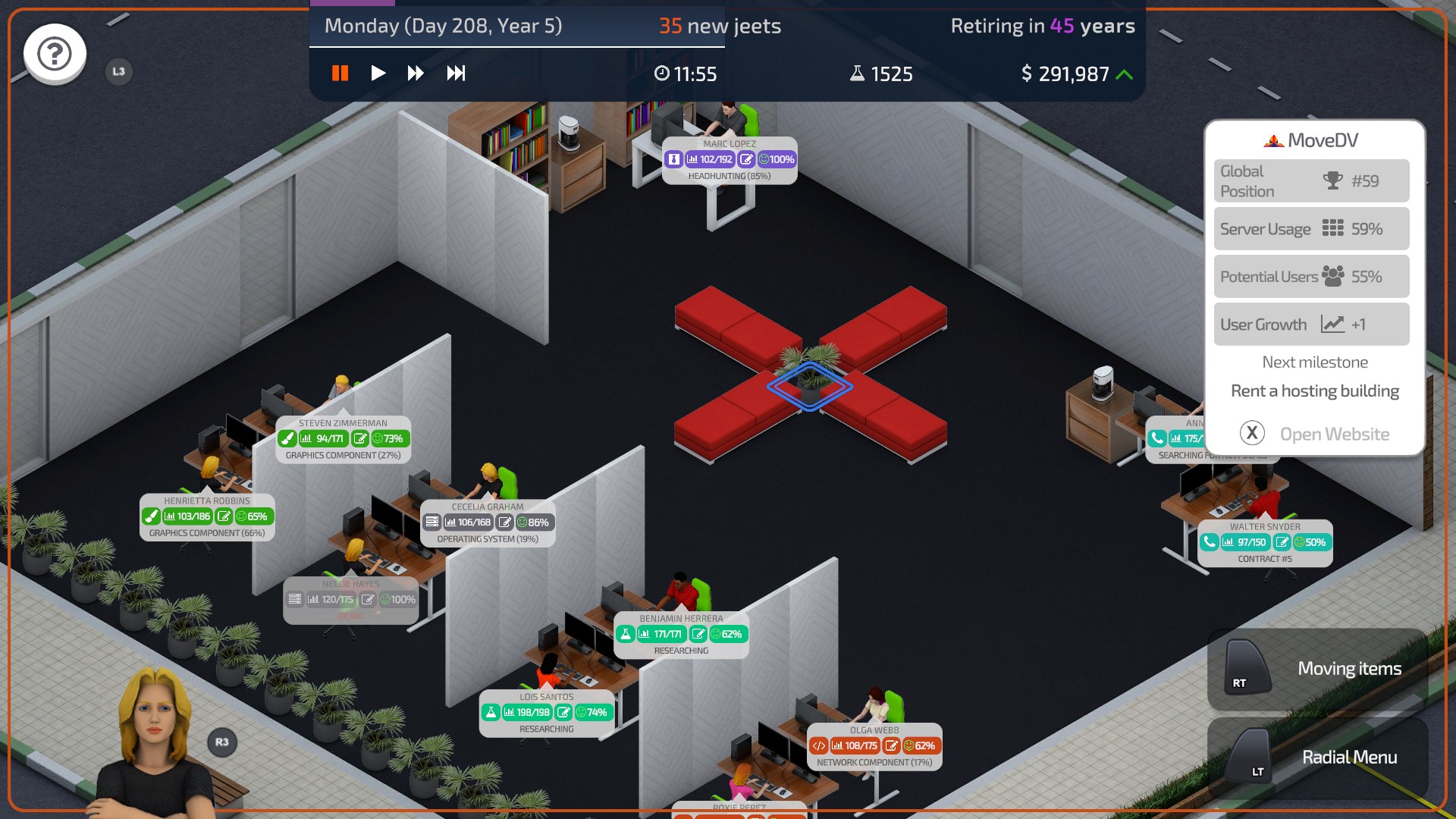Image resolution: width=1456 pixels, height=819 pixels.
Task: Open the help question mark button
Action: coord(54,54)
